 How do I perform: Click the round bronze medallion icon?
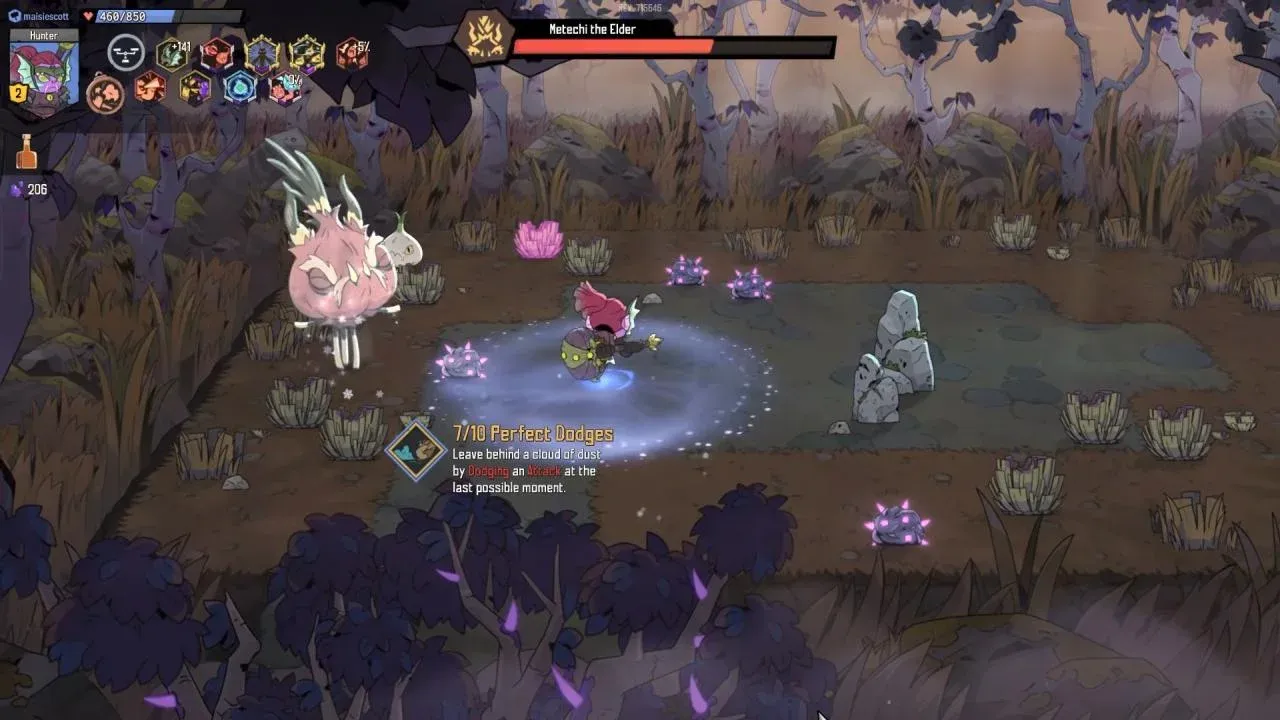click(104, 92)
